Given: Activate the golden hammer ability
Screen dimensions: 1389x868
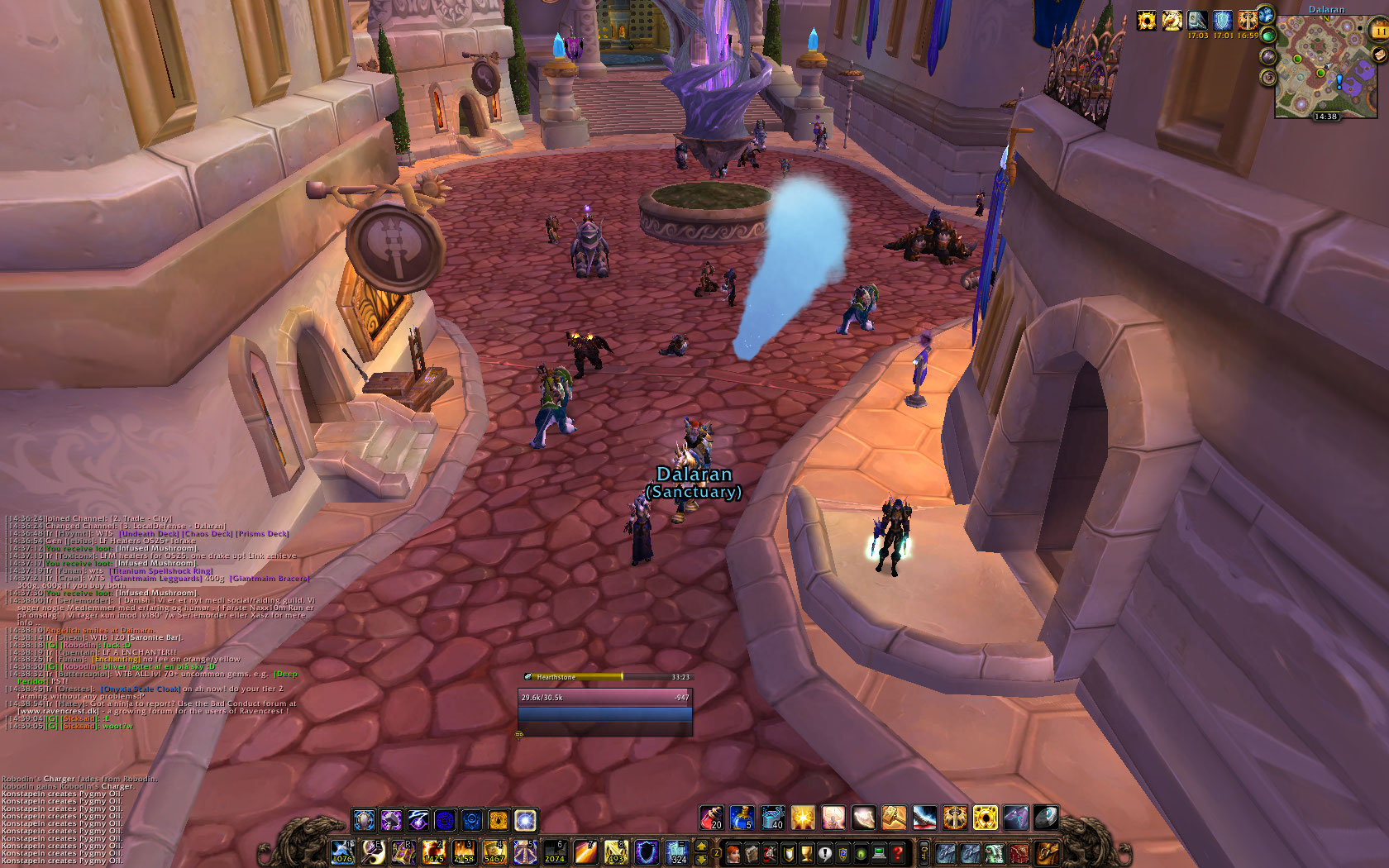Looking at the screenshot, I should [894, 818].
